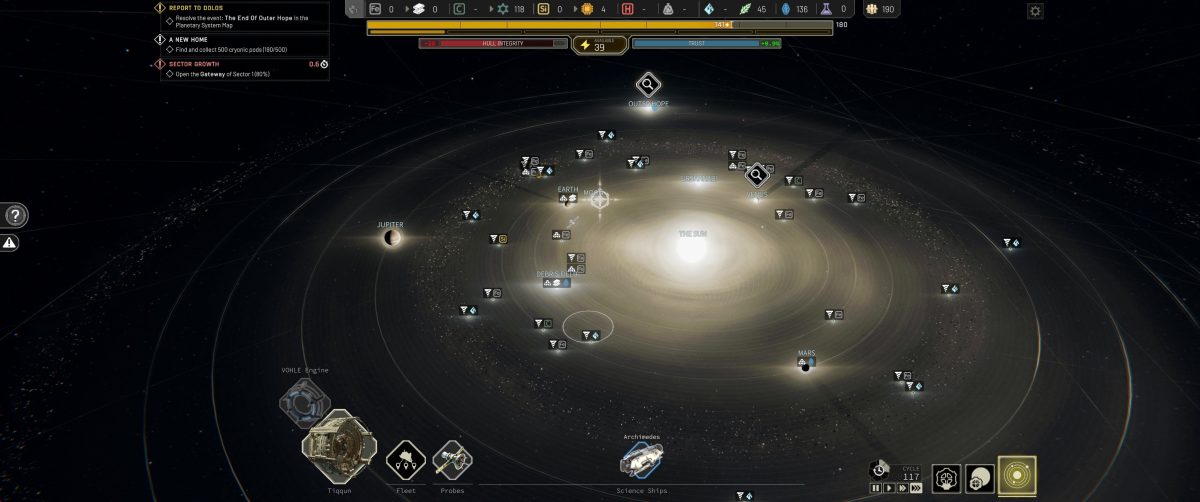Image resolution: width=1200 pixels, height=502 pixels.
Task: Open the Report to Dolos objective
Action: coord(195,8)
